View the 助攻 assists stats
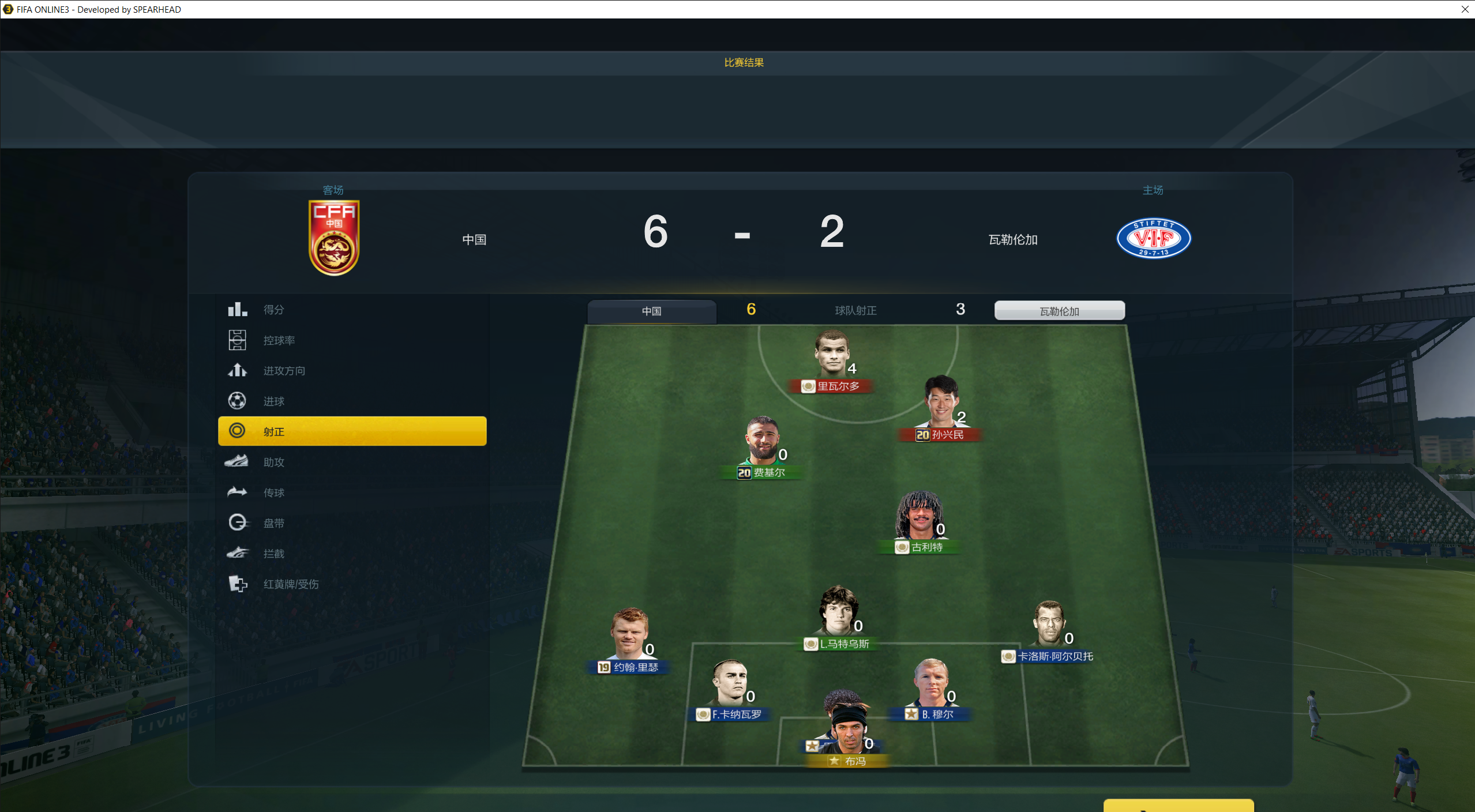 273,462
